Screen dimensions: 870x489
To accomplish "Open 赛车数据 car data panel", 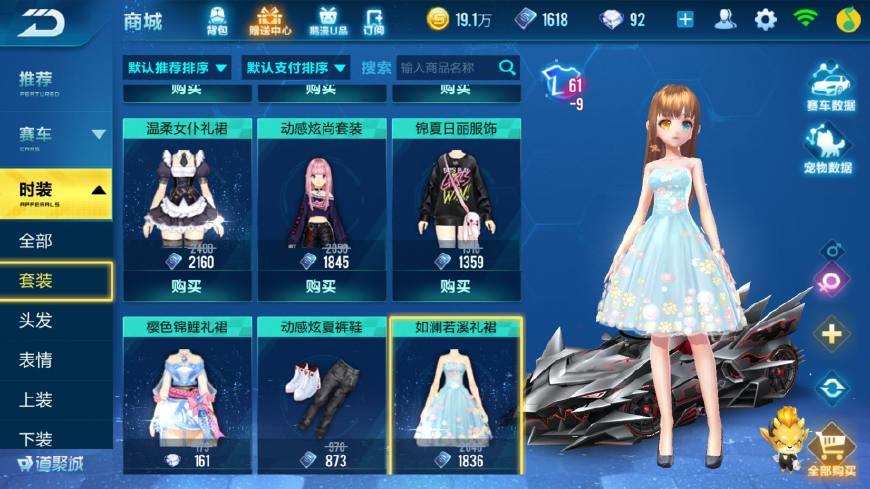I will pos(829,87).
